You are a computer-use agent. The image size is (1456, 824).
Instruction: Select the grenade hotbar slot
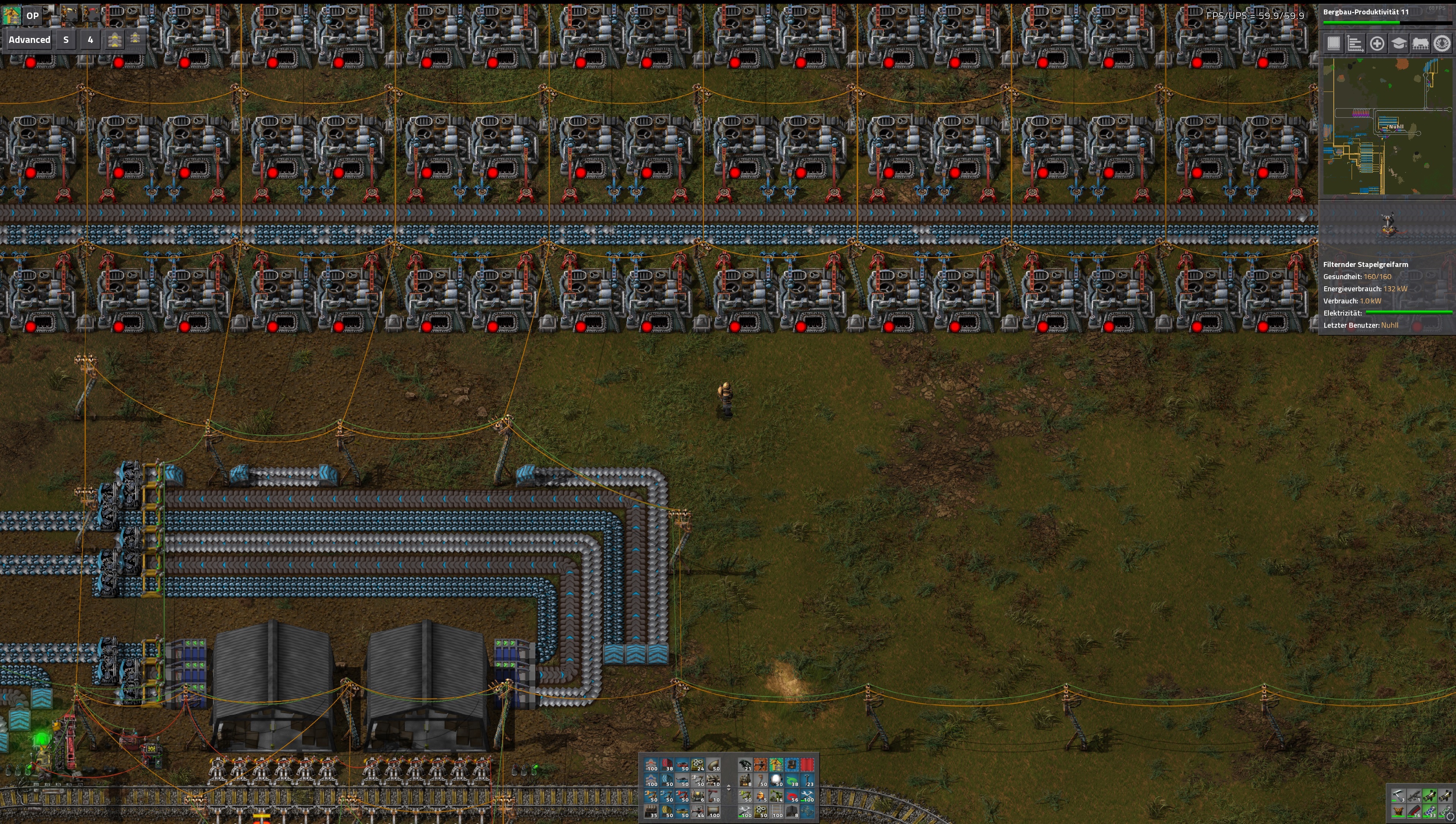tap(745, 765)
